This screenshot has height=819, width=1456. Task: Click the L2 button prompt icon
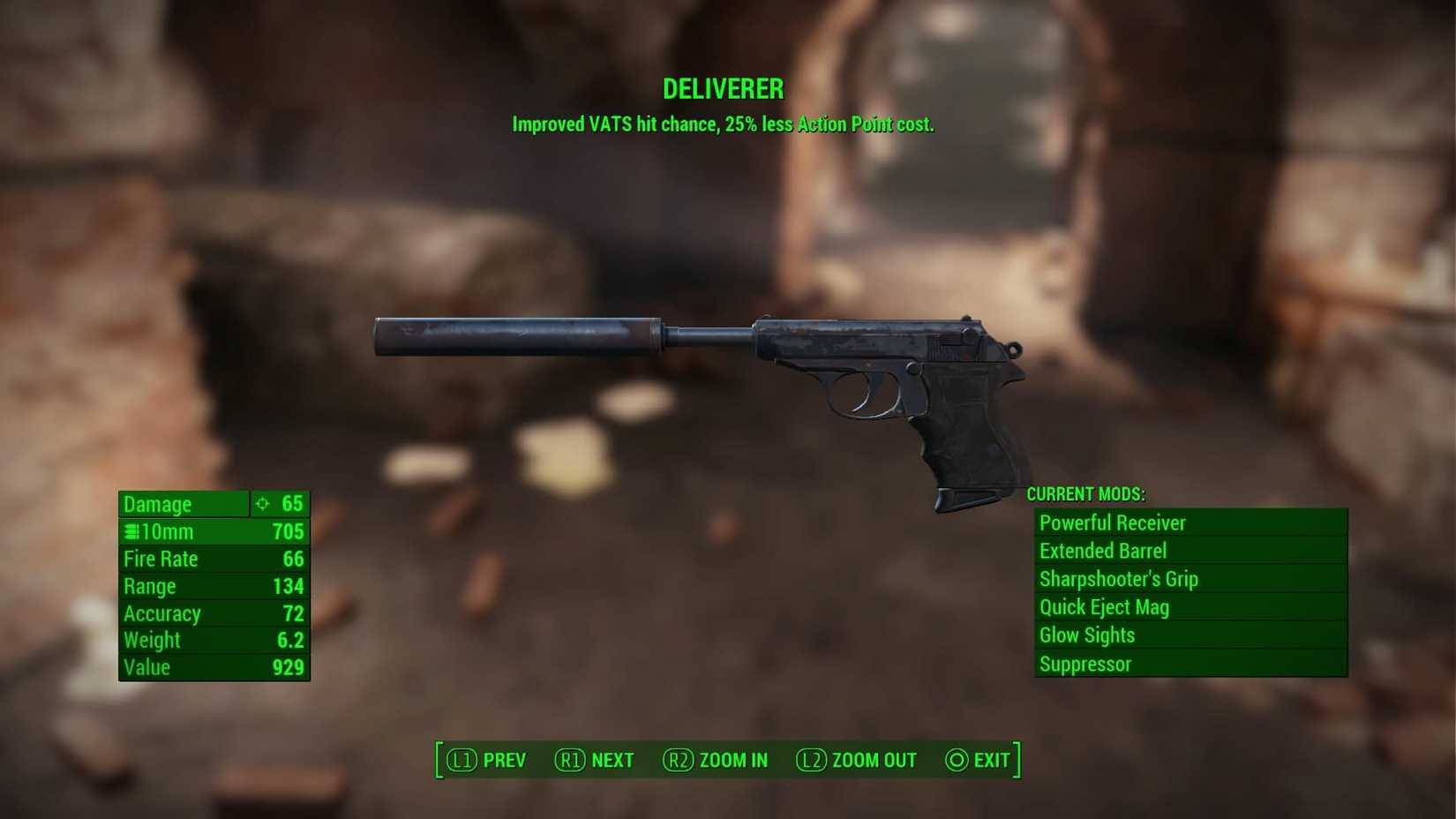click(813, 760)
